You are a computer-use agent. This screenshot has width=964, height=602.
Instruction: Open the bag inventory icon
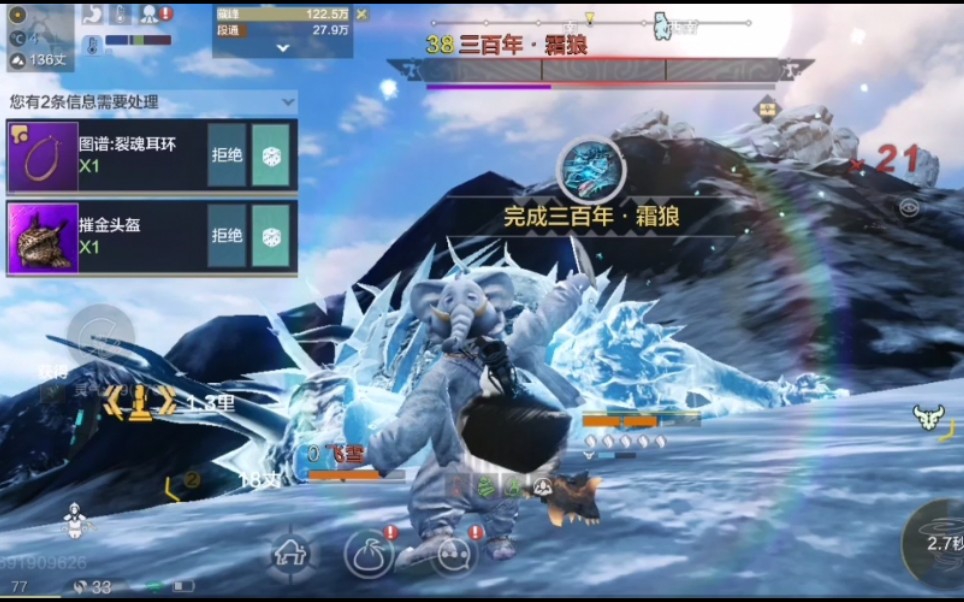point(368,553)
